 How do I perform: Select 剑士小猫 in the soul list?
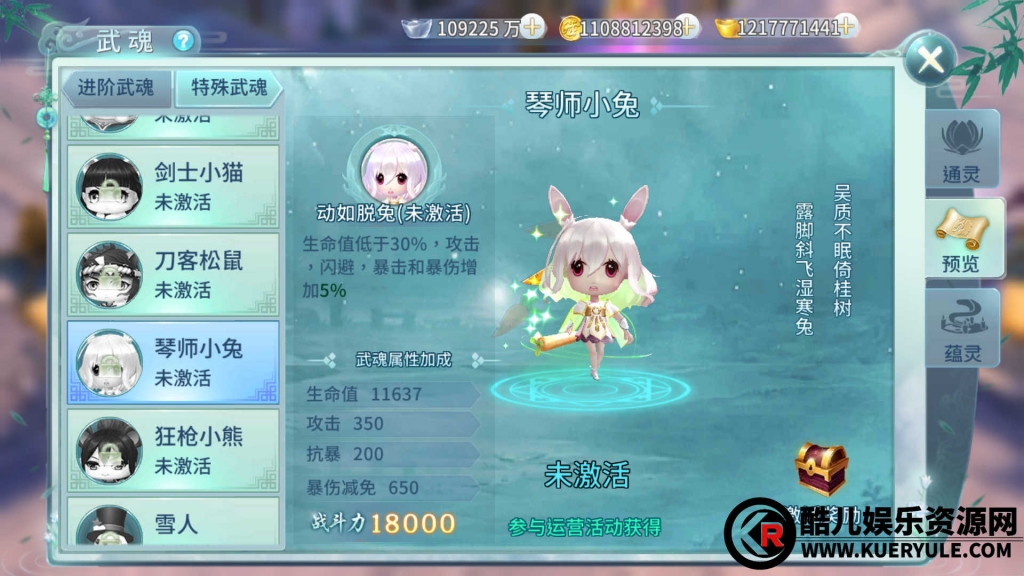(x=173, y=186)
